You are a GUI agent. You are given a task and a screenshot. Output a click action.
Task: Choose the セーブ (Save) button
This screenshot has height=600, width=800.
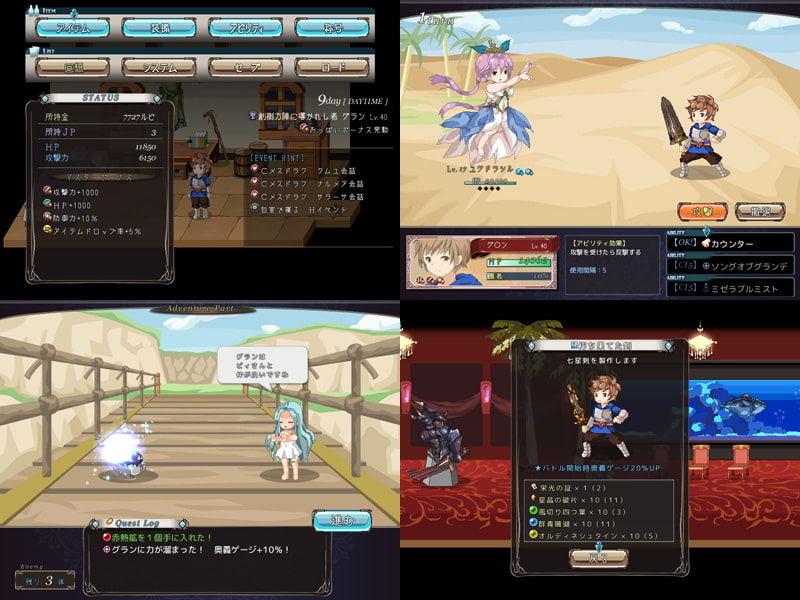click(x=245, y=67)
